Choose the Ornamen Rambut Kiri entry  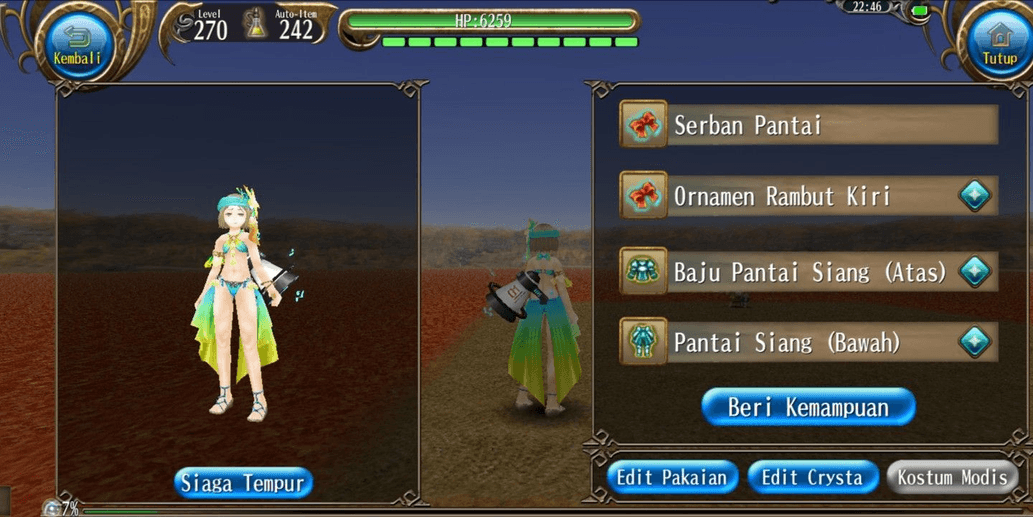[x=790, y=196]
